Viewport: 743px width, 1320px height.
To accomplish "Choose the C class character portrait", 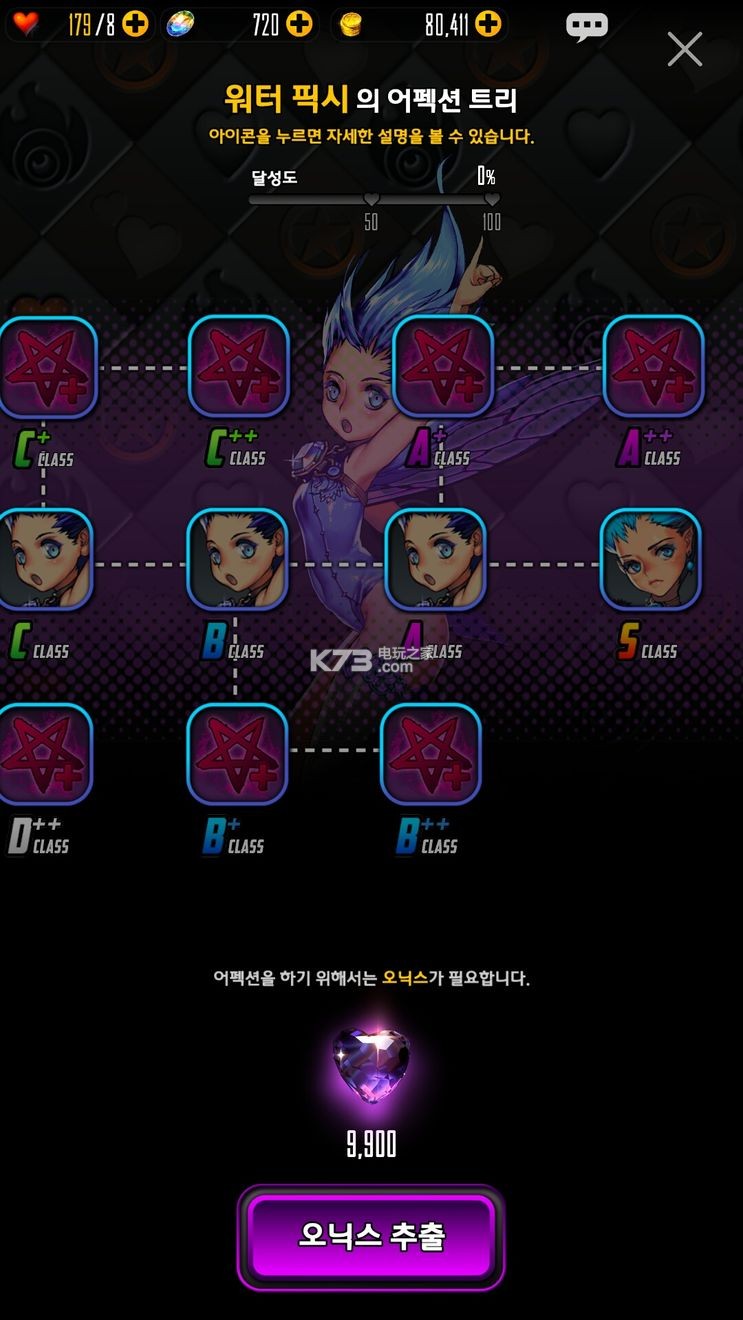I will coord(45,560).
